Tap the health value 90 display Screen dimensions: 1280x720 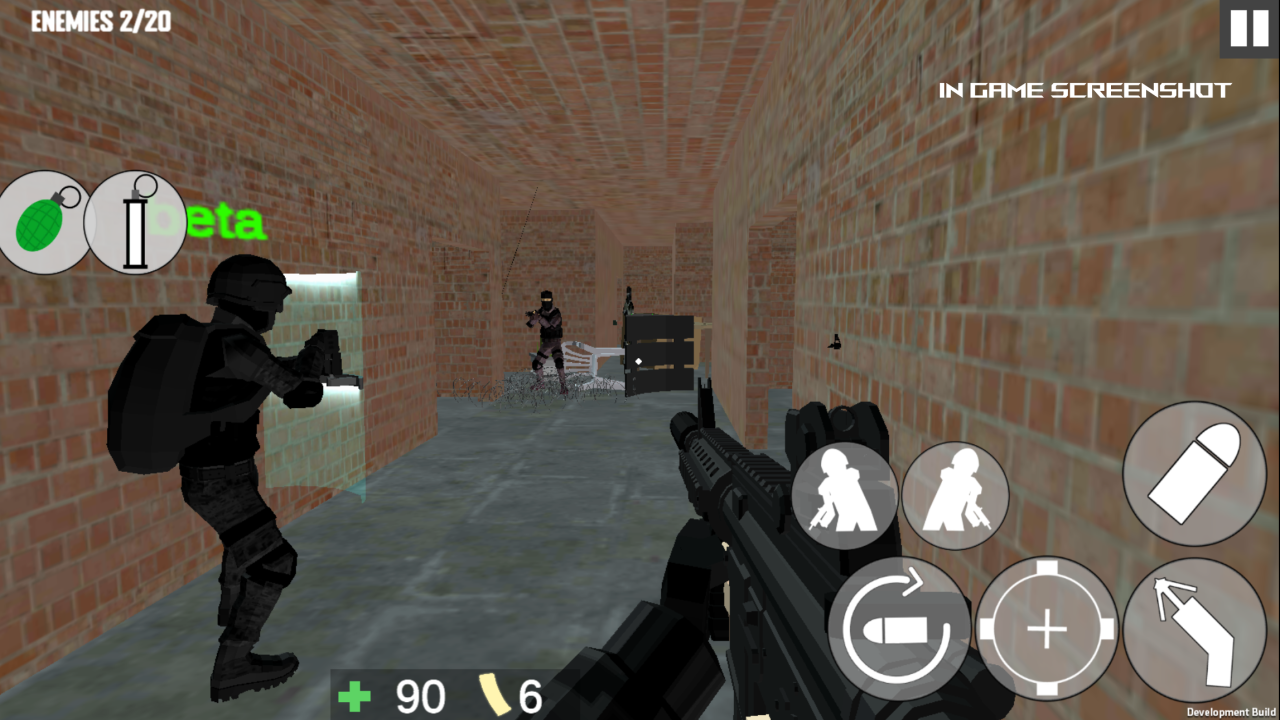point(420,696)
